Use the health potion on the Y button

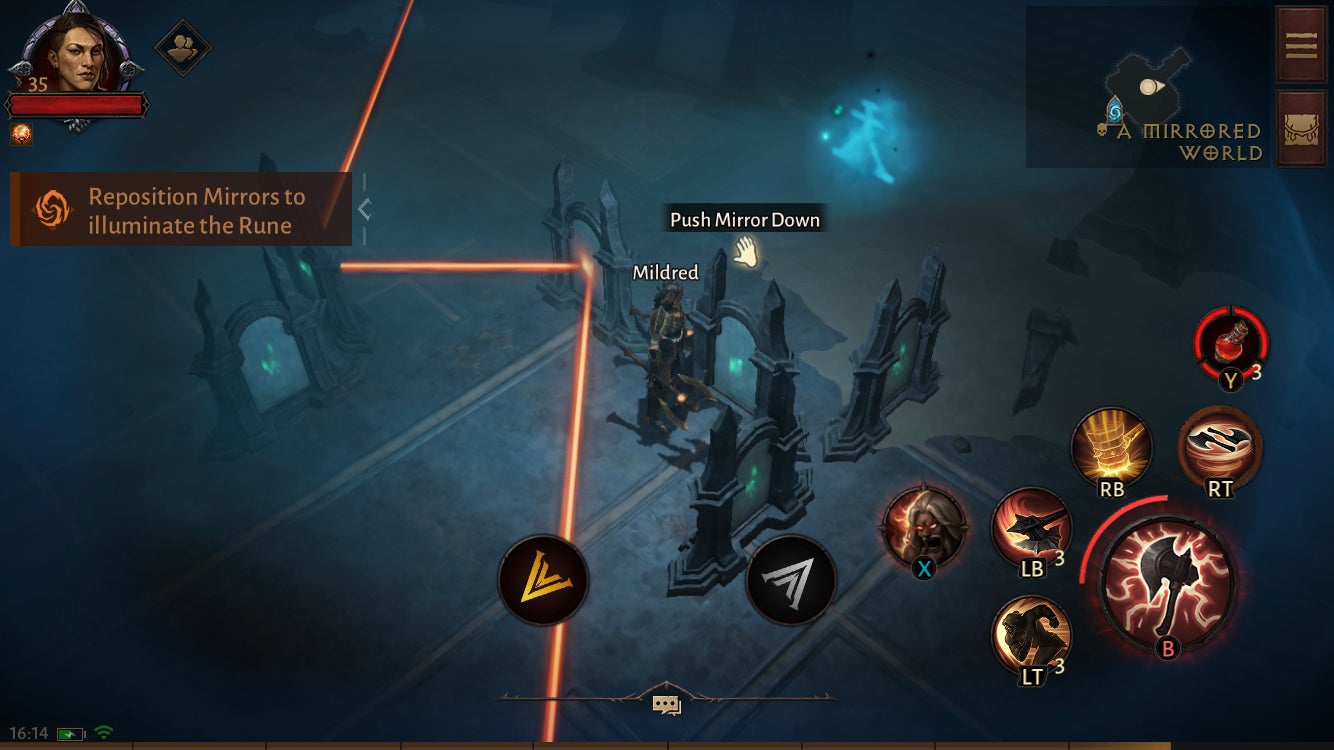pos(1230,345)
